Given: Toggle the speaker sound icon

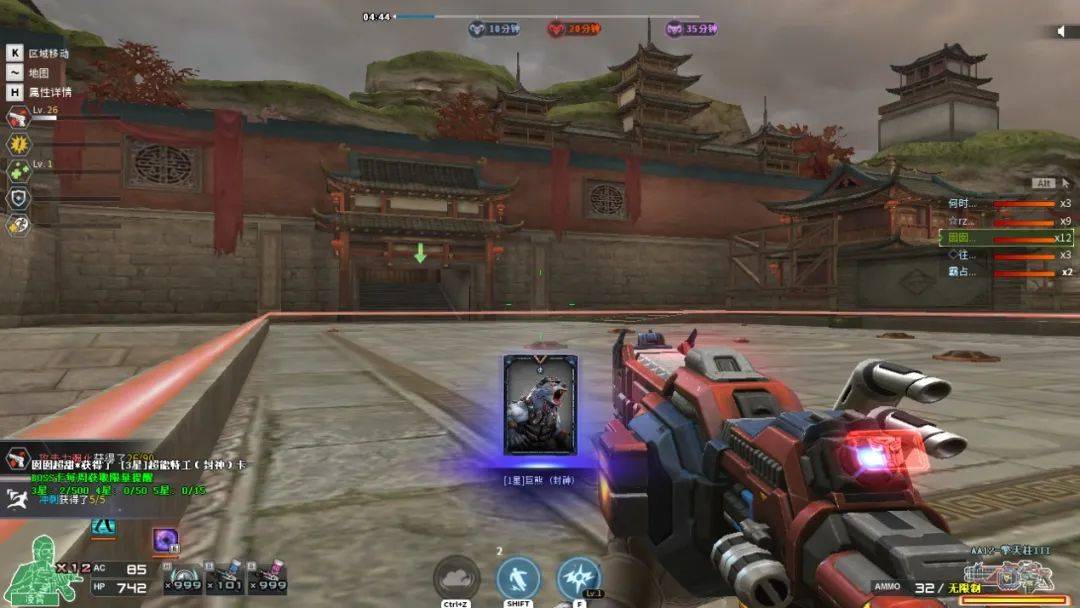Looking at the screenshot, I should [1062, 31].
